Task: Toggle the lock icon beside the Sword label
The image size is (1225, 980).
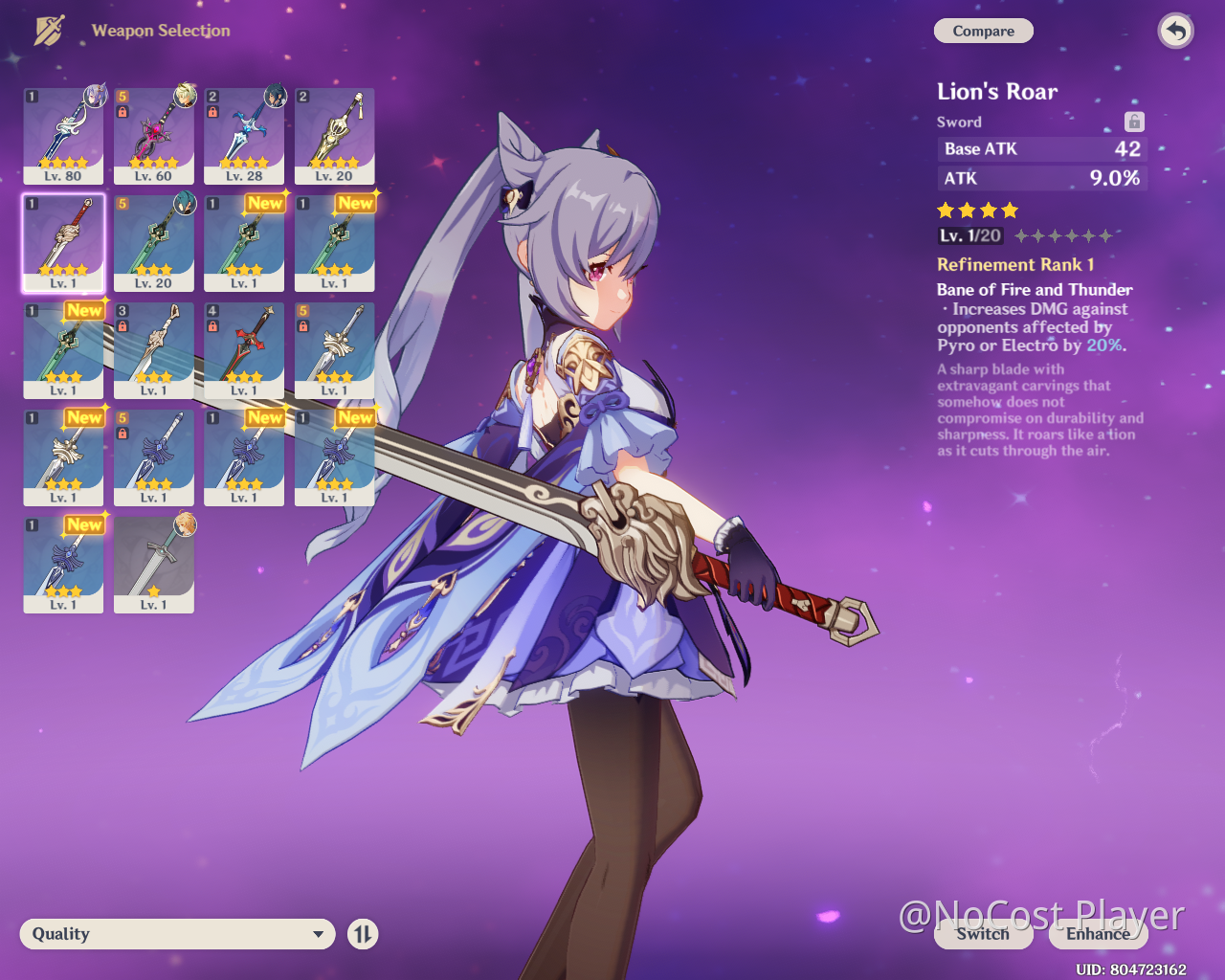Action: pyautogui.click(x=1133, y=122)
